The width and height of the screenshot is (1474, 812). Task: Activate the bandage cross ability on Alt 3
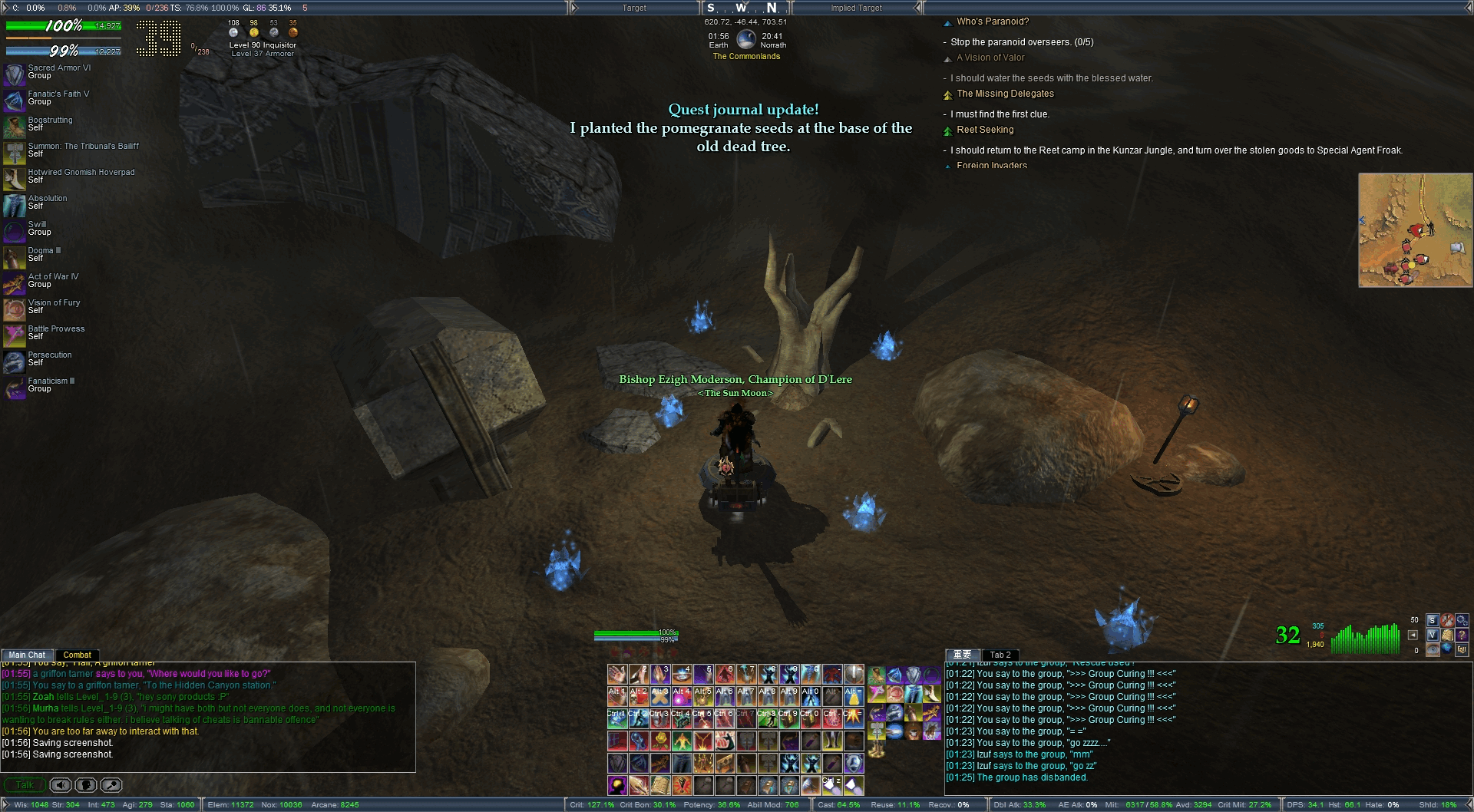660,696
